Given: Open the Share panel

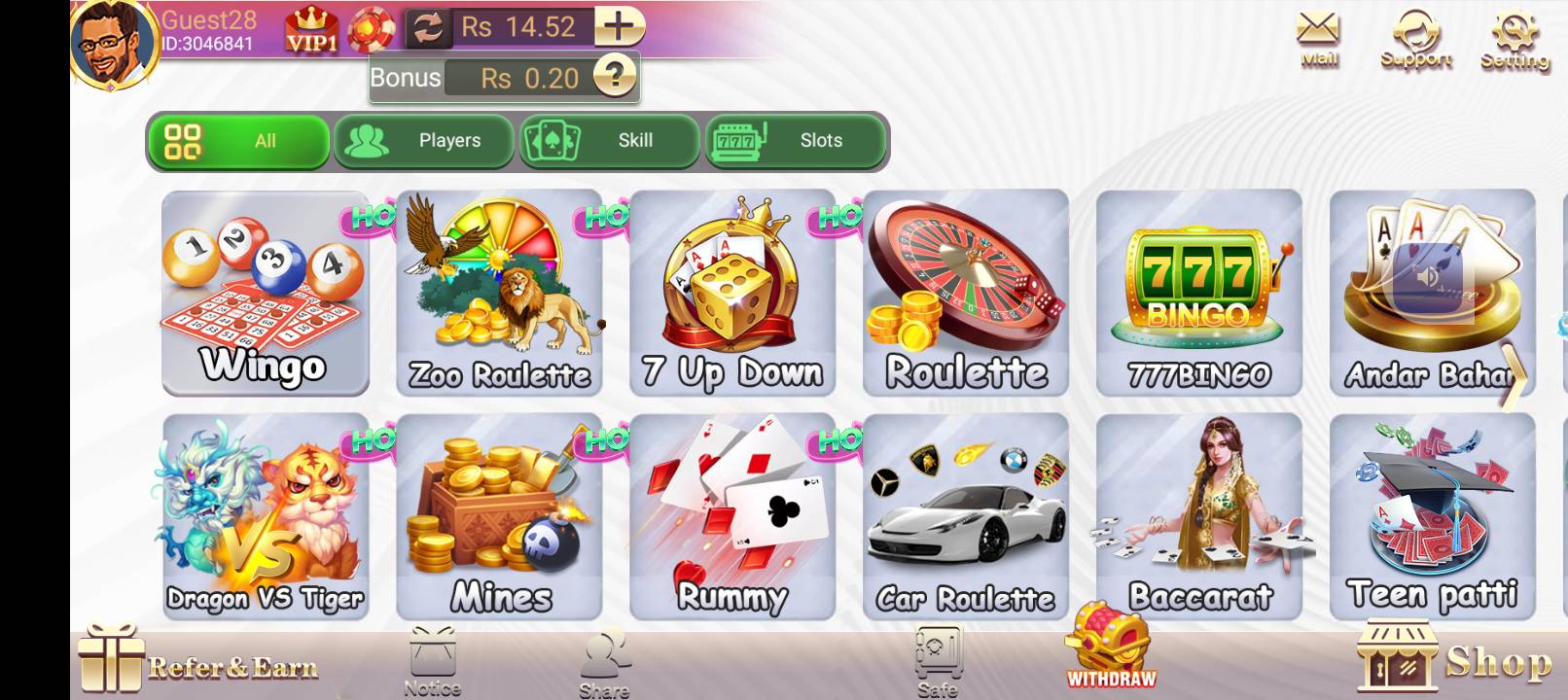Looking at the screenshot, I should (x=602, y=661).
